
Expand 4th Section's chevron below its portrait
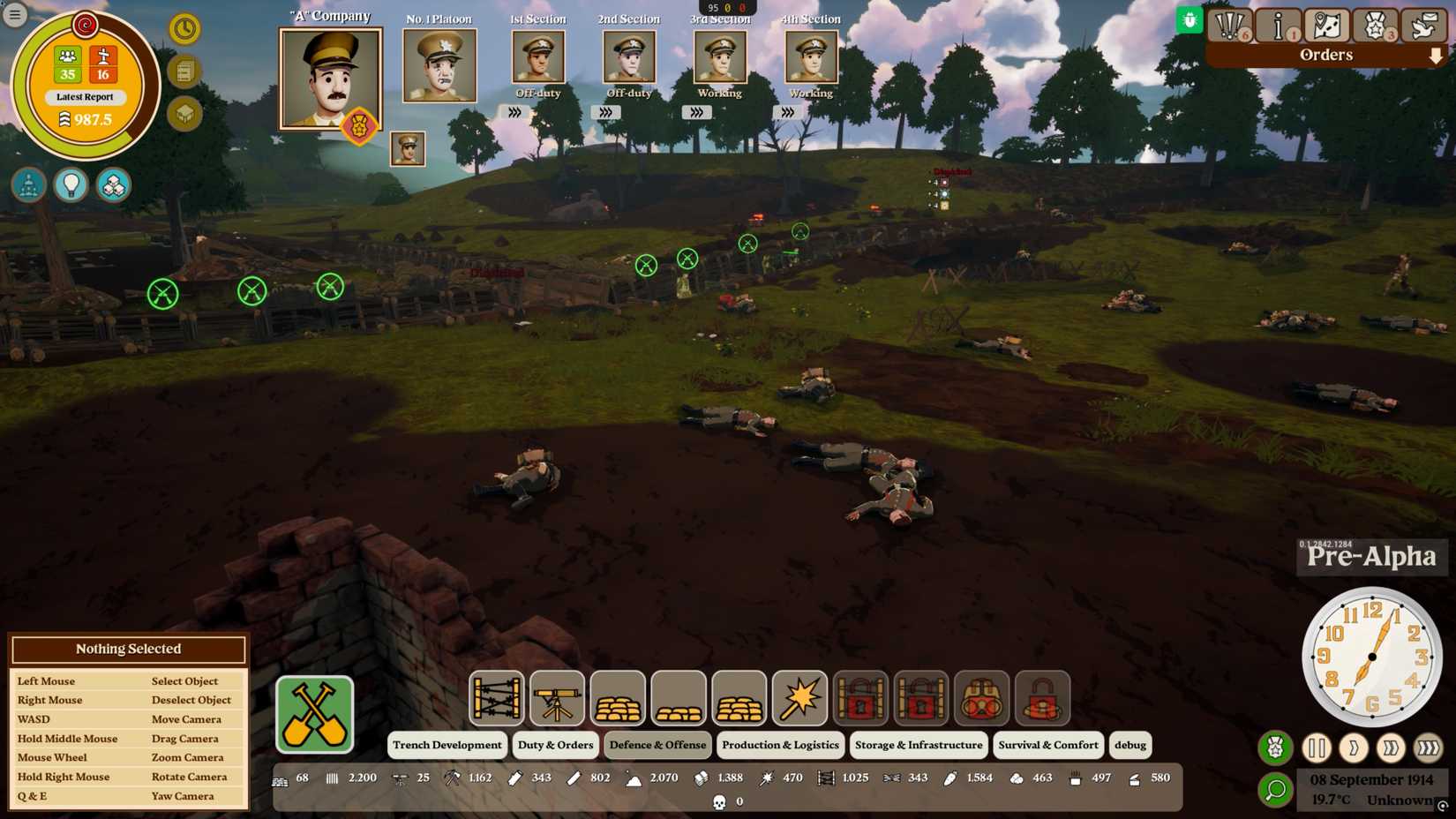pos(786,112)
